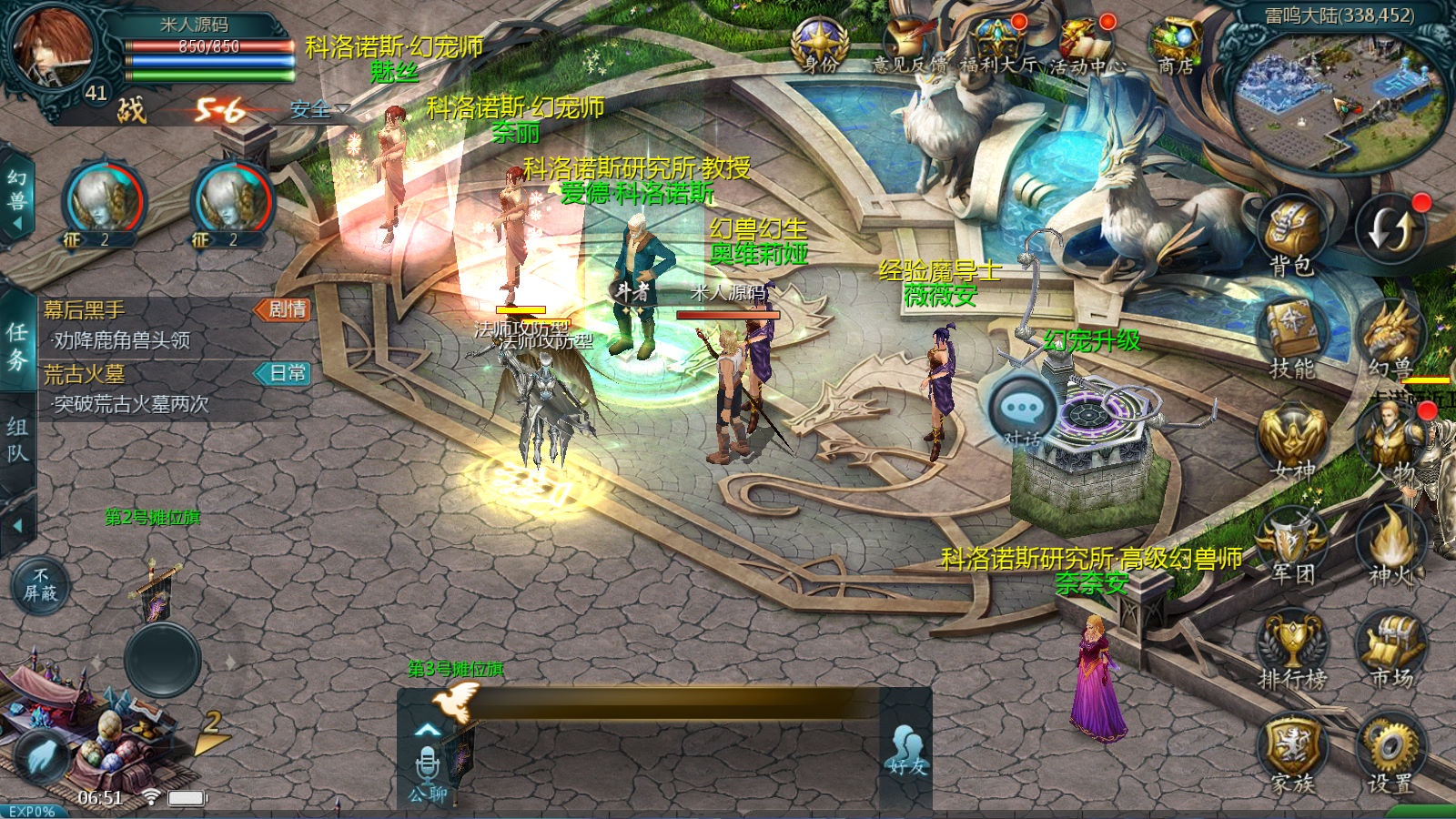Screen dimensions: 1456x819
Task: Open the 背包 backpack
Action: point(1291,233)
